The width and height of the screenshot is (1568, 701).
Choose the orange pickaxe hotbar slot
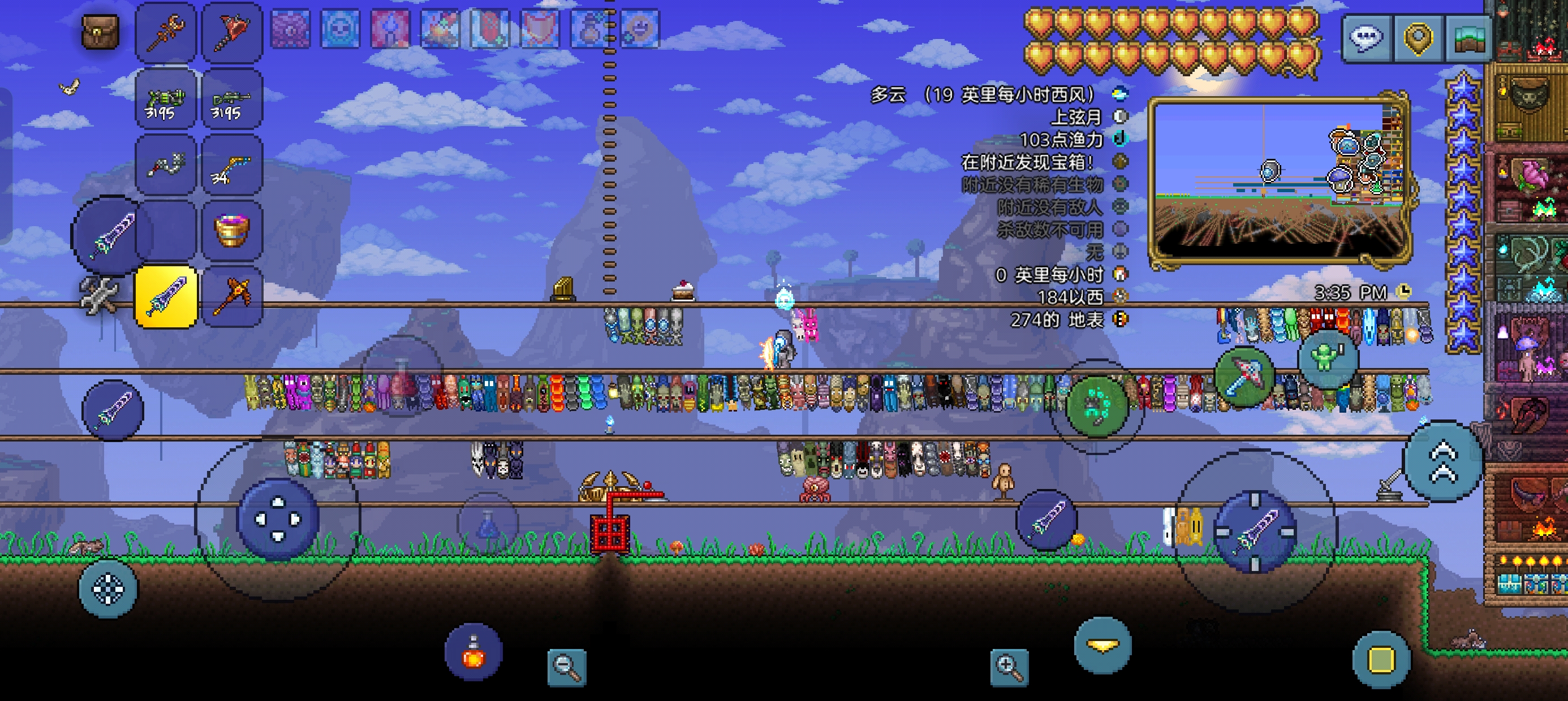(231, 297)
